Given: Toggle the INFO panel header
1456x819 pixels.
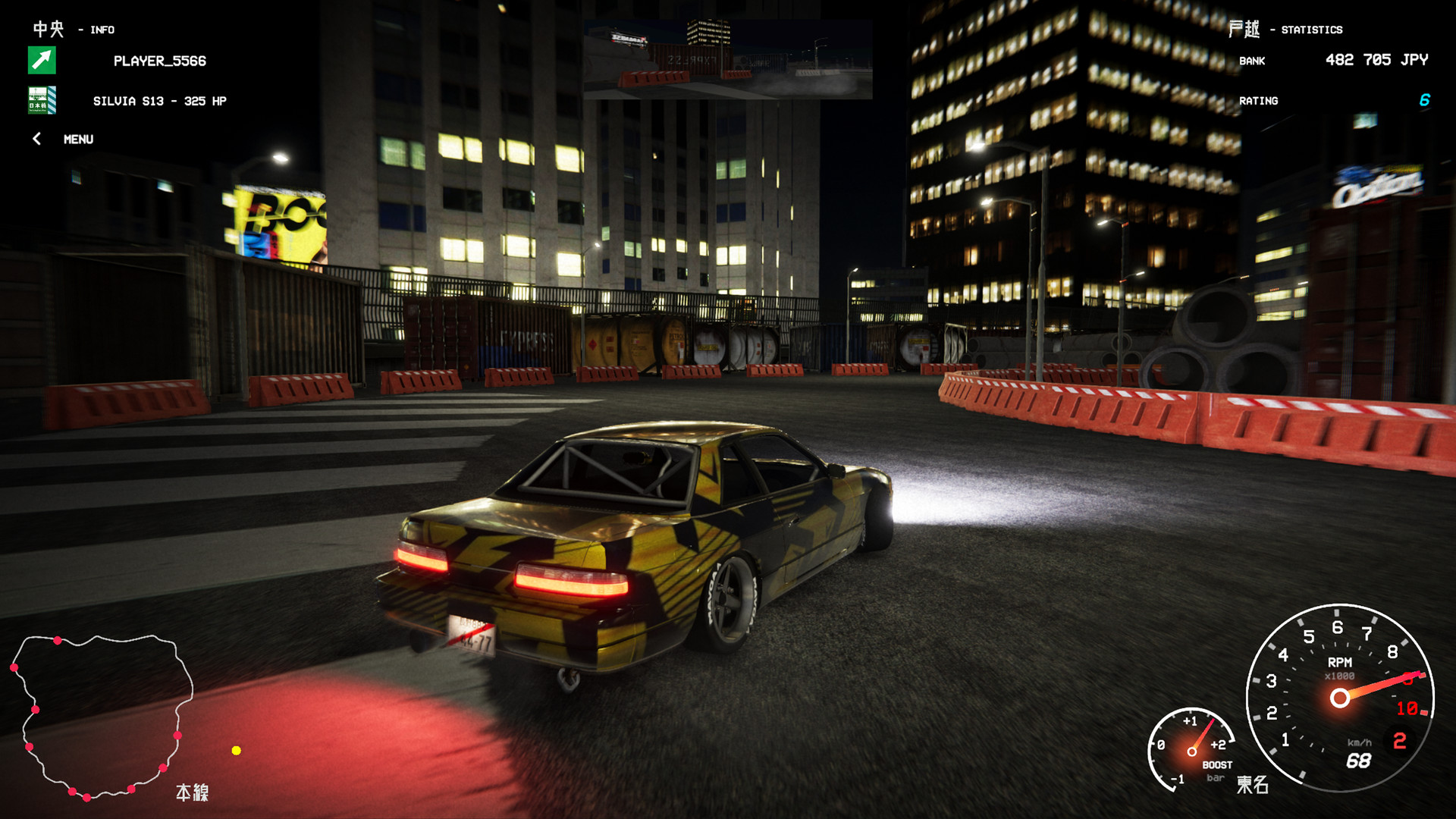Looking at the screenshot, I should (101, 30).
